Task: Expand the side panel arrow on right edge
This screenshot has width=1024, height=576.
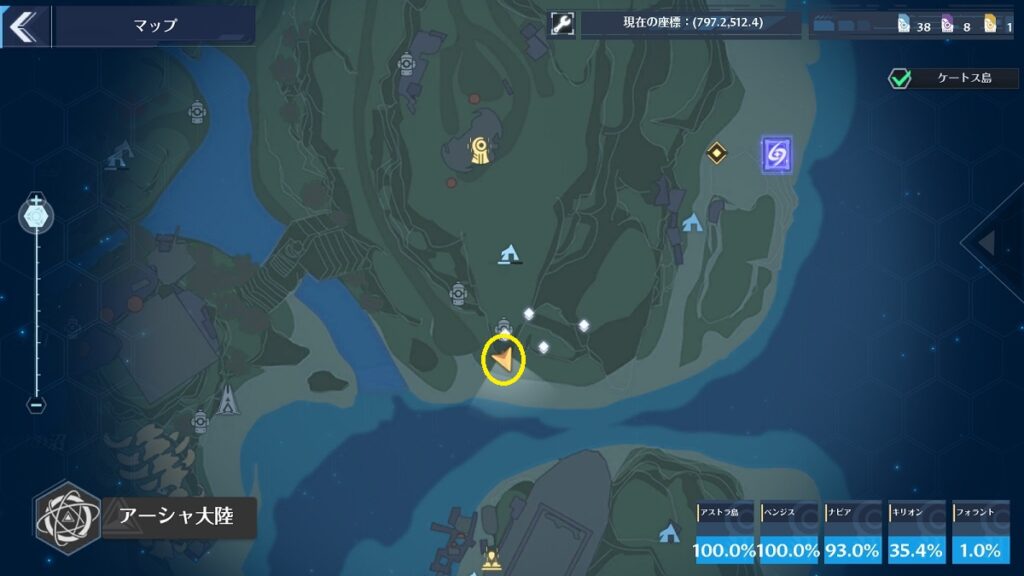Action: pyautogui.click(x=989, y=242)
